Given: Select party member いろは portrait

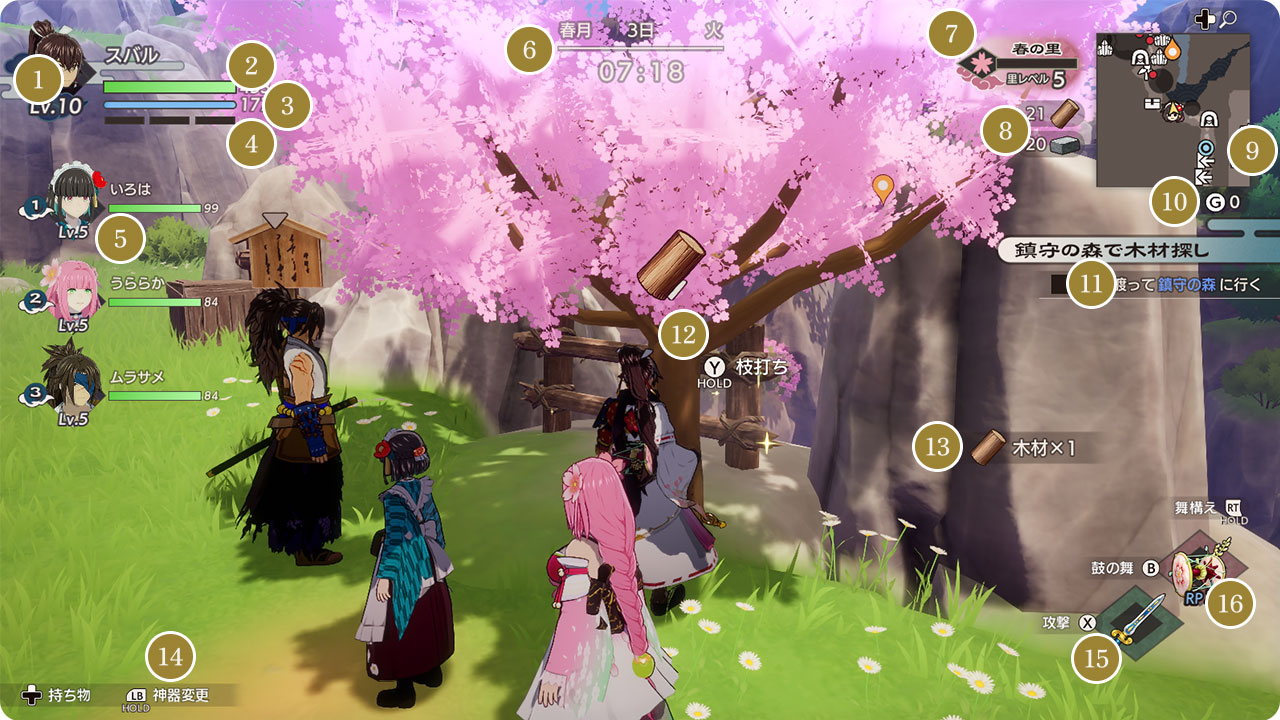Looking at the screenshot, I should click(72, 197).
